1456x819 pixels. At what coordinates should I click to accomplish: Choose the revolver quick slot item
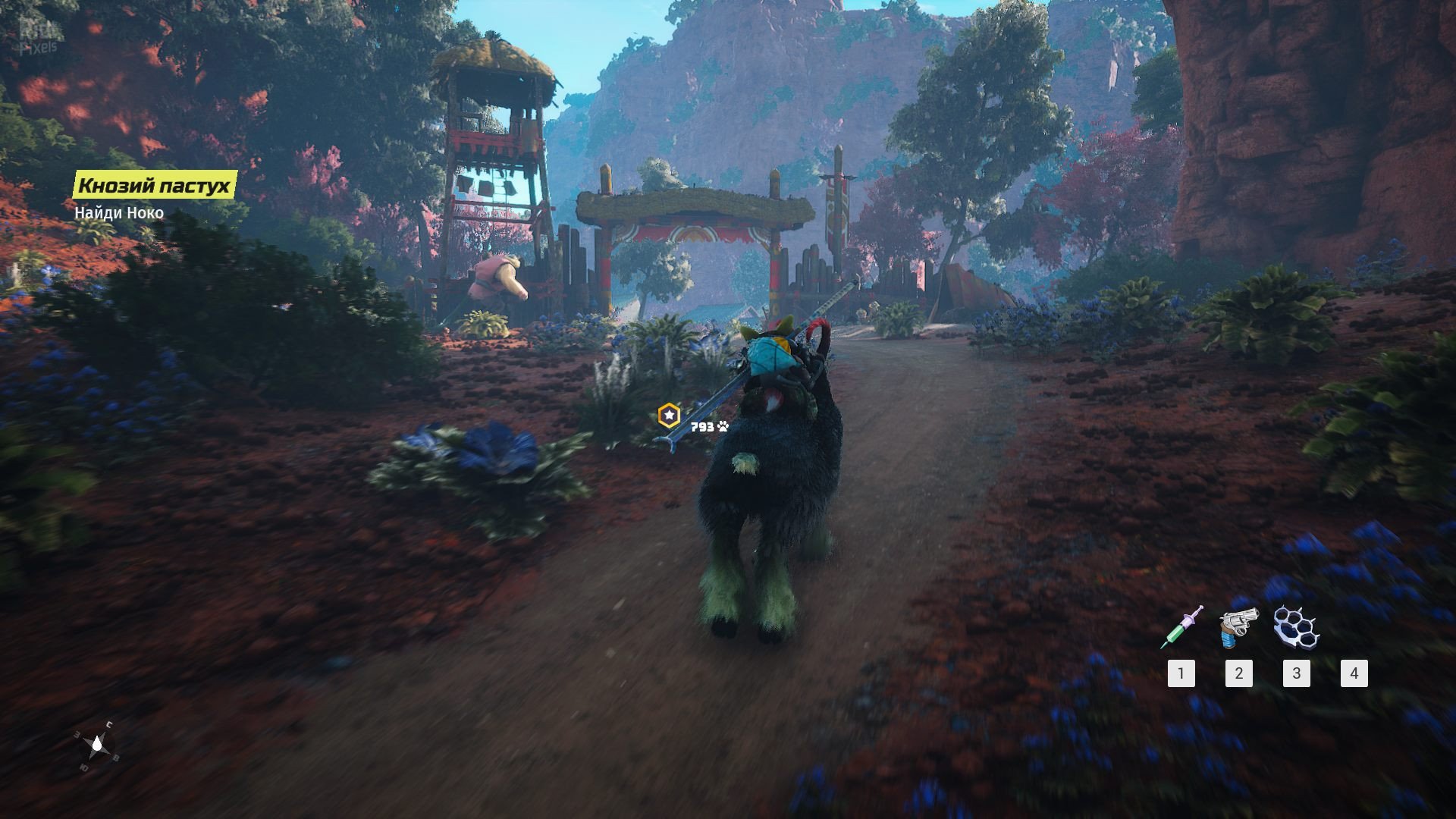[1238, 627]
